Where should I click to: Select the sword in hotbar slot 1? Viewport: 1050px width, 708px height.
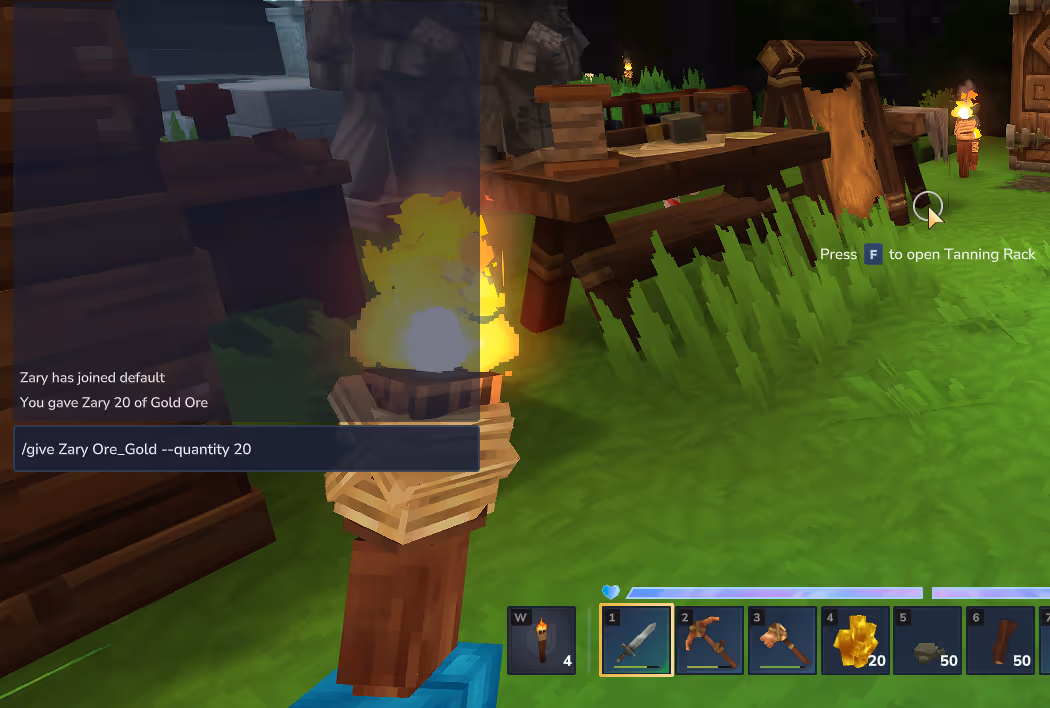pos(636,640)
